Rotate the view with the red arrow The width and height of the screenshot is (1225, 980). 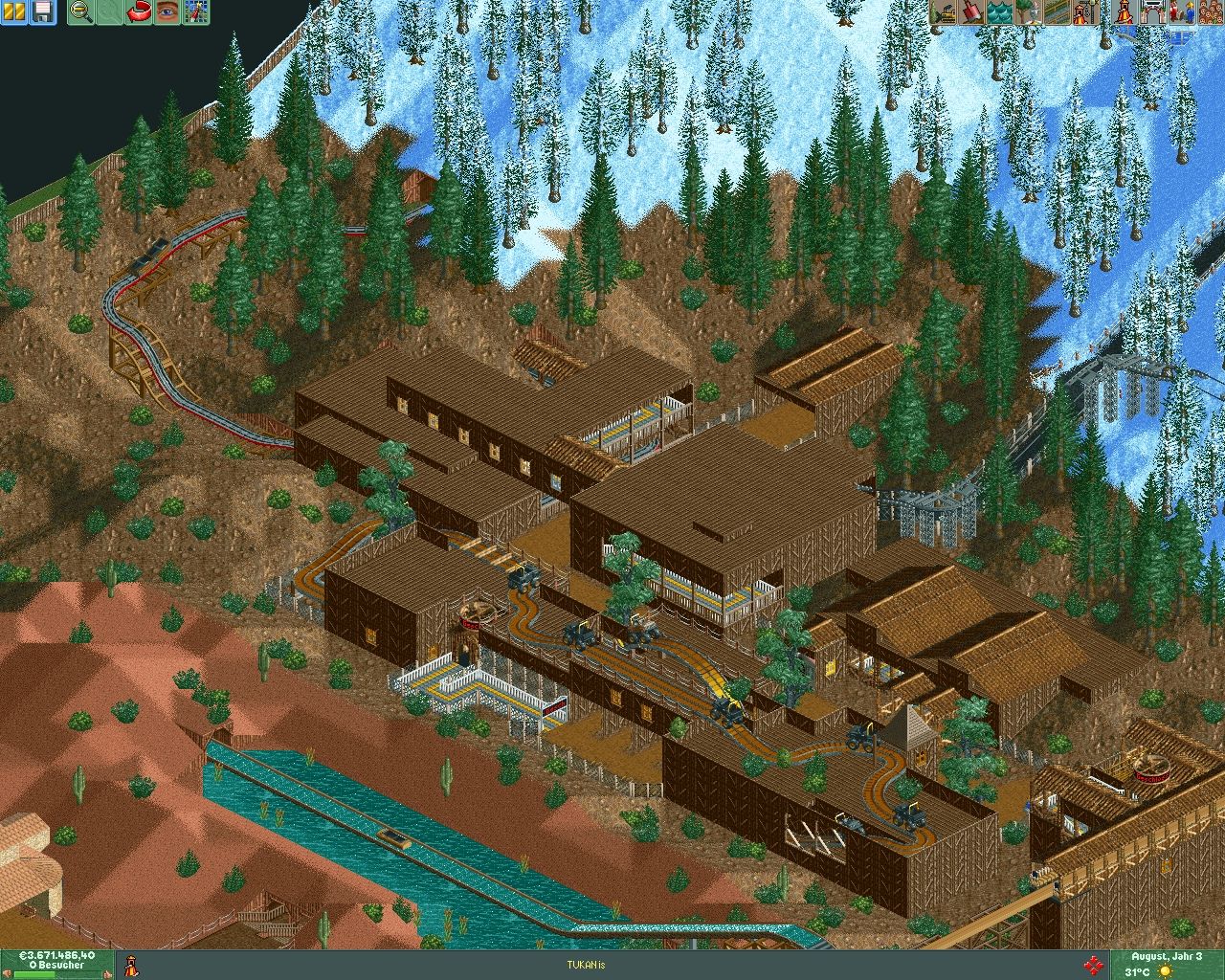click(x=140, y=12)
